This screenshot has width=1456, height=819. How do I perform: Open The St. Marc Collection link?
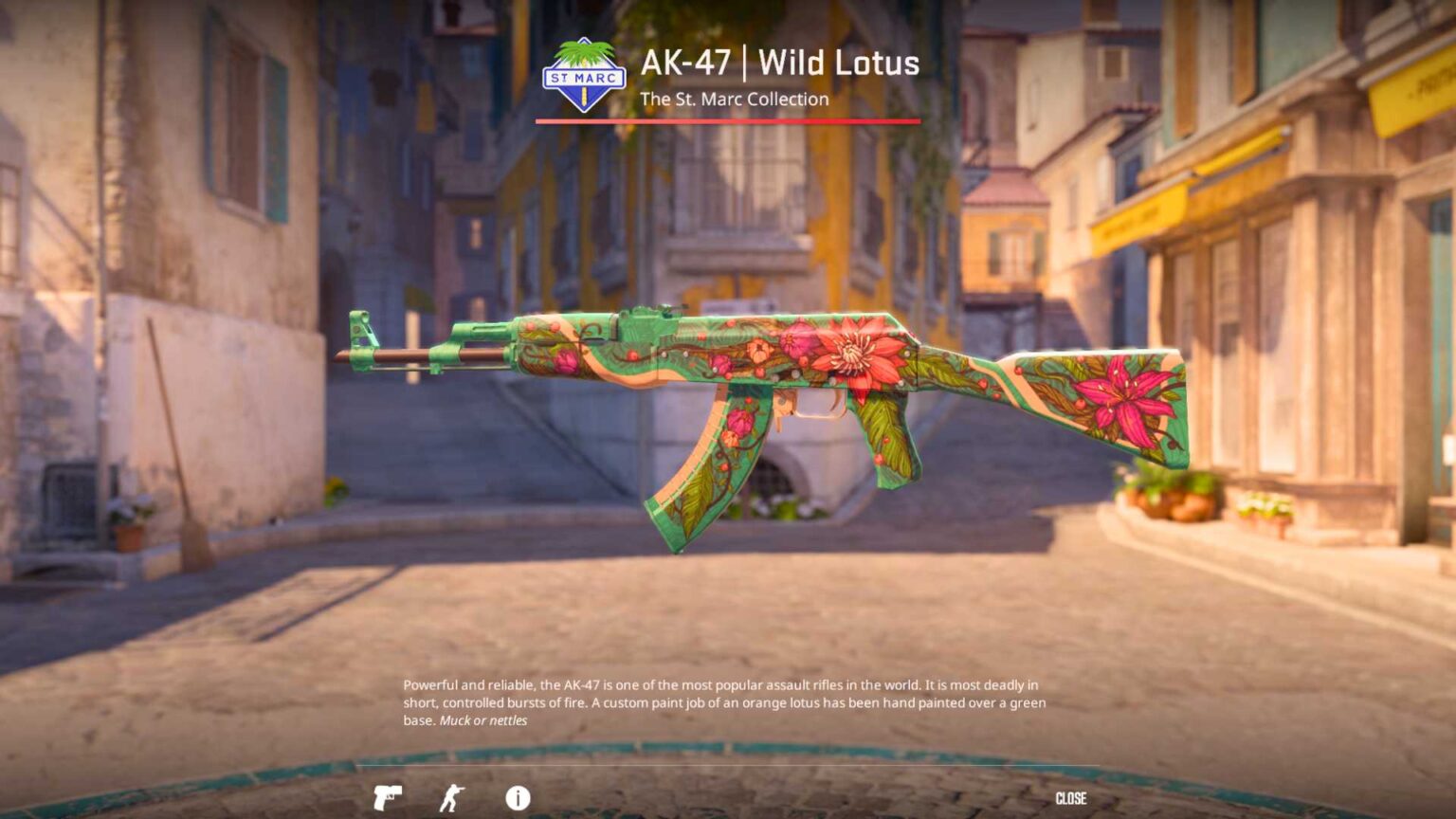point(735,99)
